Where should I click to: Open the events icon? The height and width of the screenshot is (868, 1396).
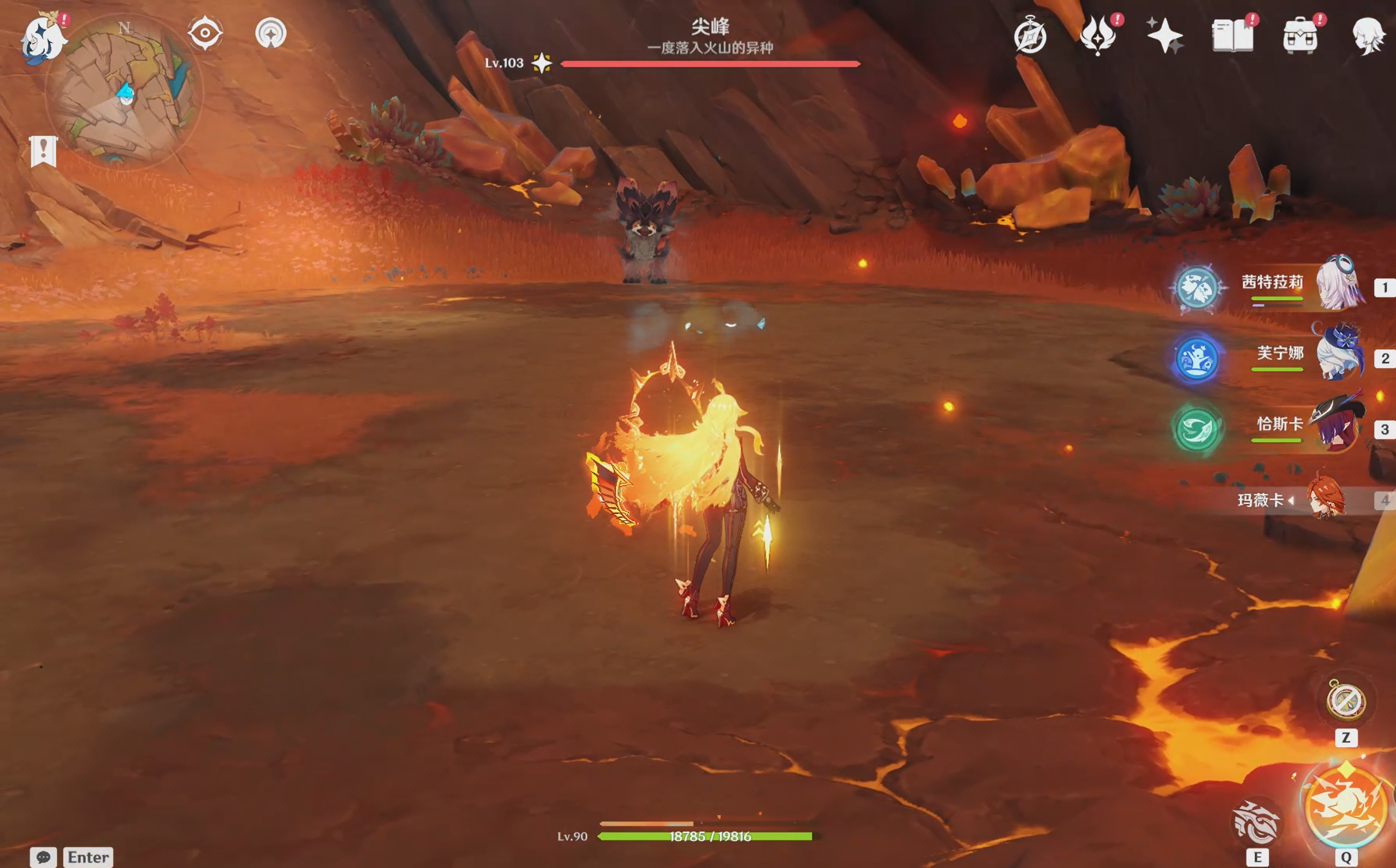(x=1098, y=36)
